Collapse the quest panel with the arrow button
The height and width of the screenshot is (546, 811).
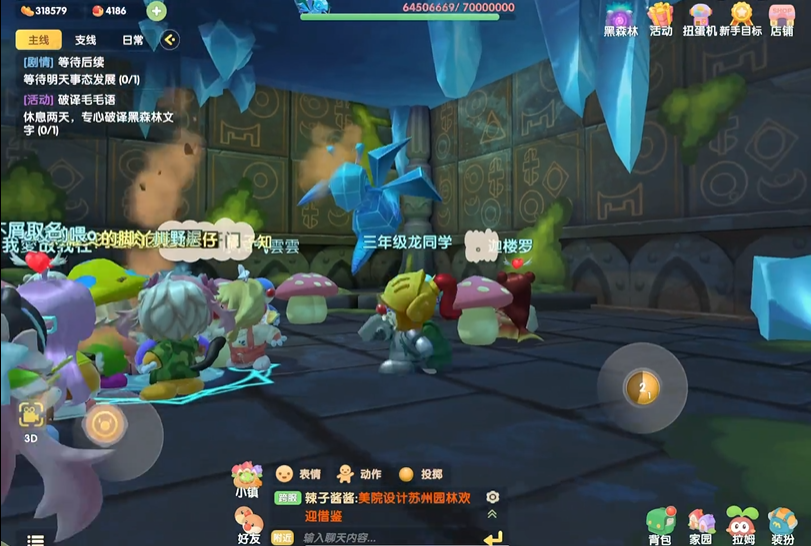click(x=170, y=40)
